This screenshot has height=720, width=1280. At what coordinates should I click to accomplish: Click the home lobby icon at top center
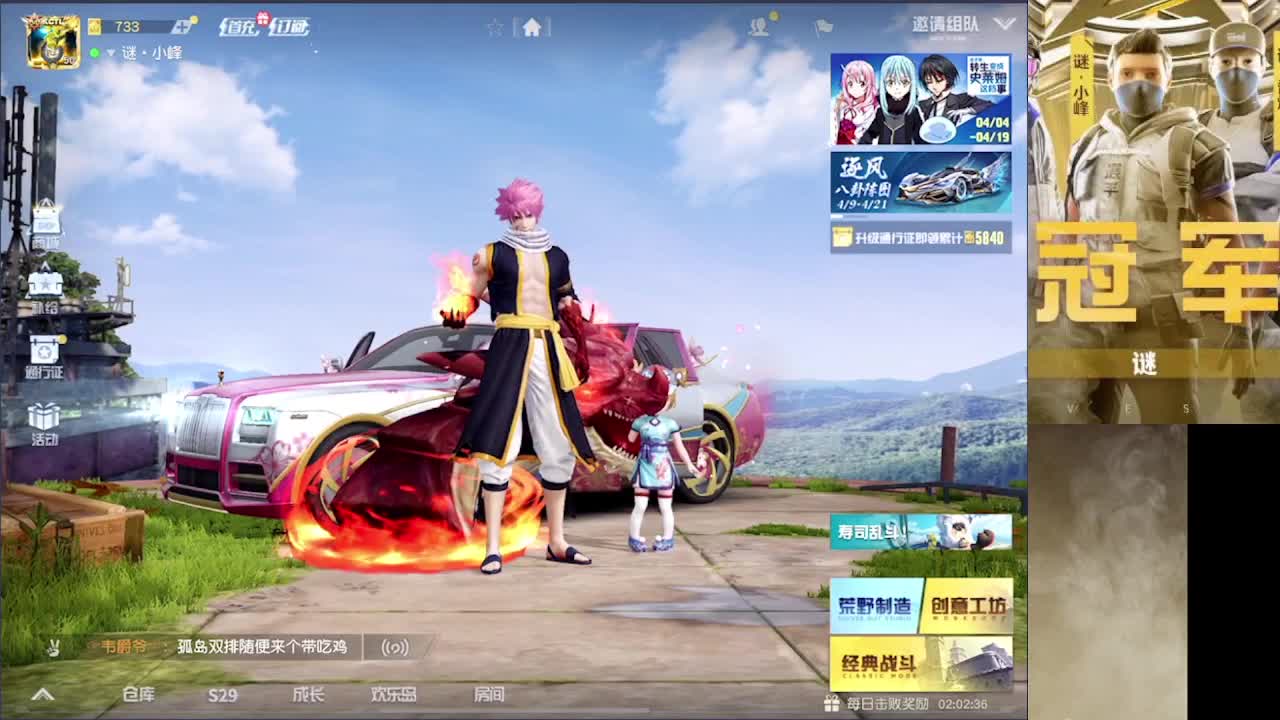tap(534, 27)
